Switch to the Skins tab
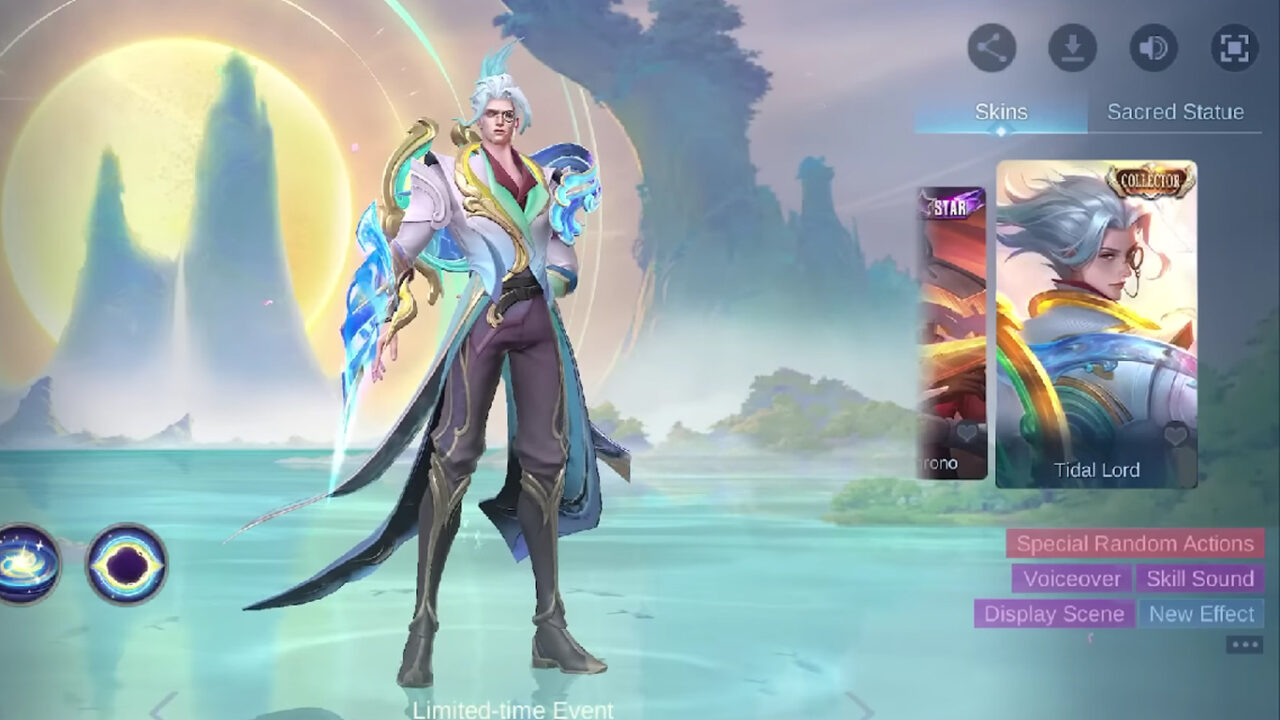 [1001, 112]
